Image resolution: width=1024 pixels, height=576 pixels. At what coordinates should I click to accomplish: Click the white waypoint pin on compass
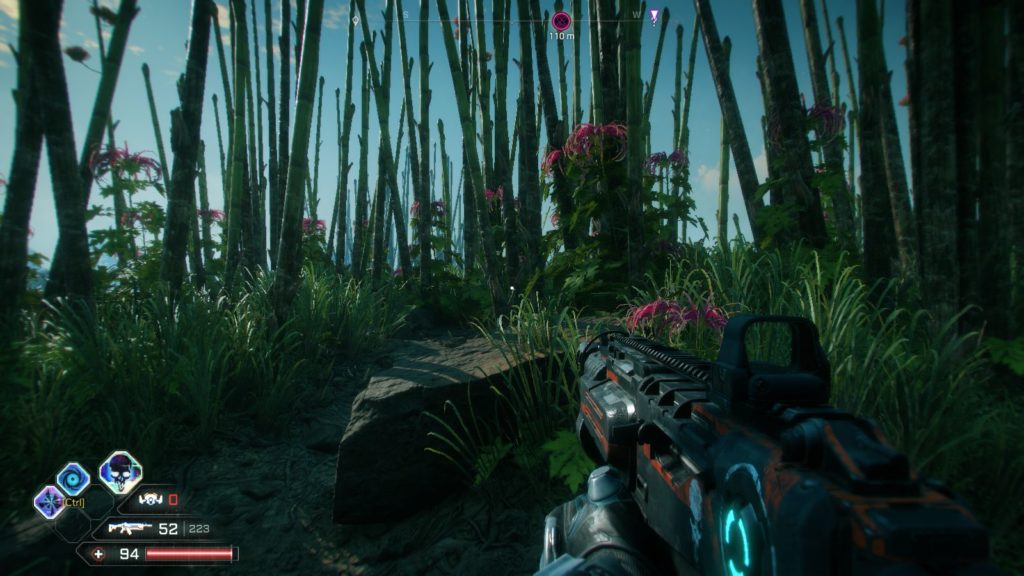pyautogui.click(x=355, y=18)
